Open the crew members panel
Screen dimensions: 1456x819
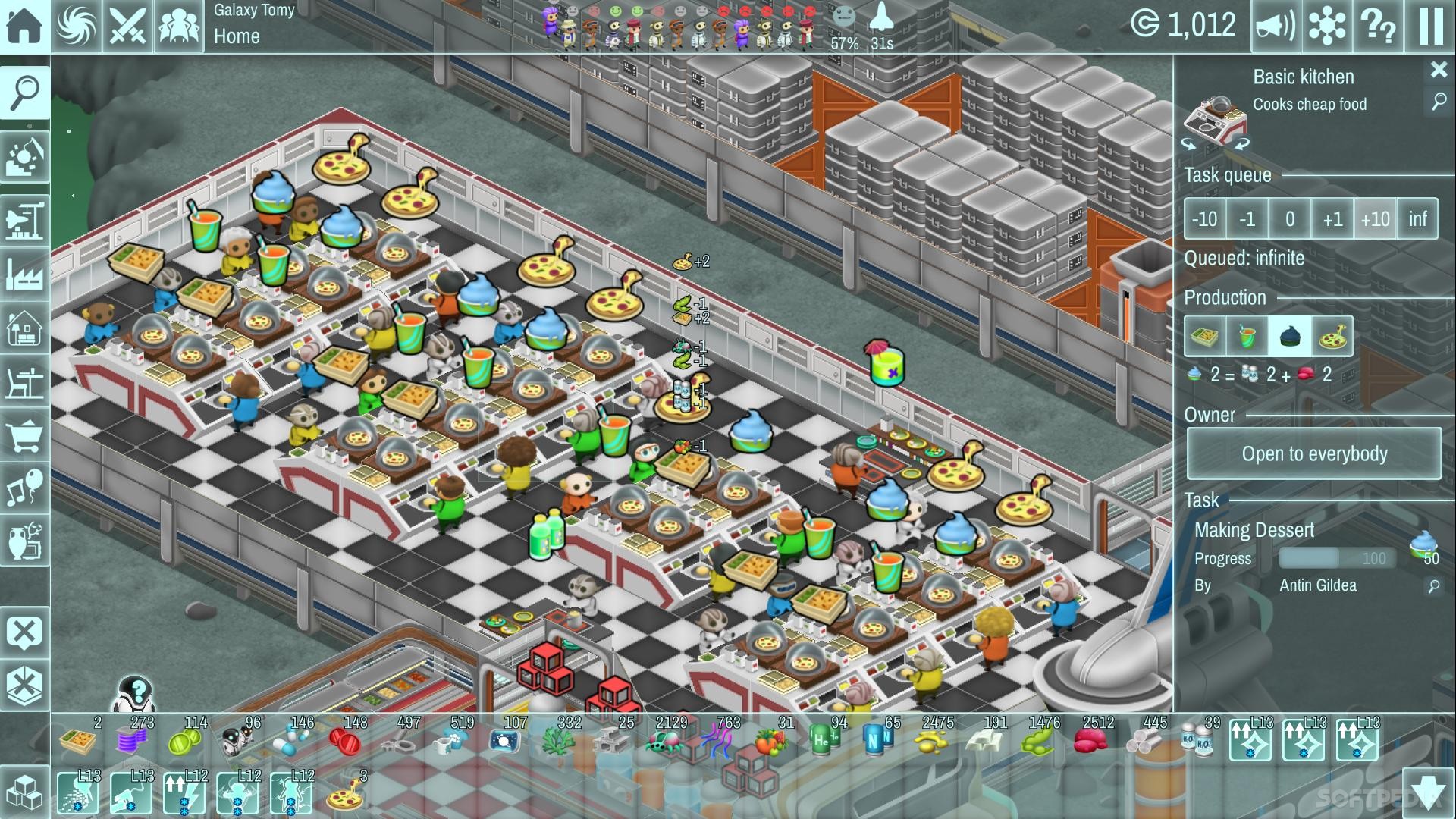pyautogui.click(x=179, y=26)
